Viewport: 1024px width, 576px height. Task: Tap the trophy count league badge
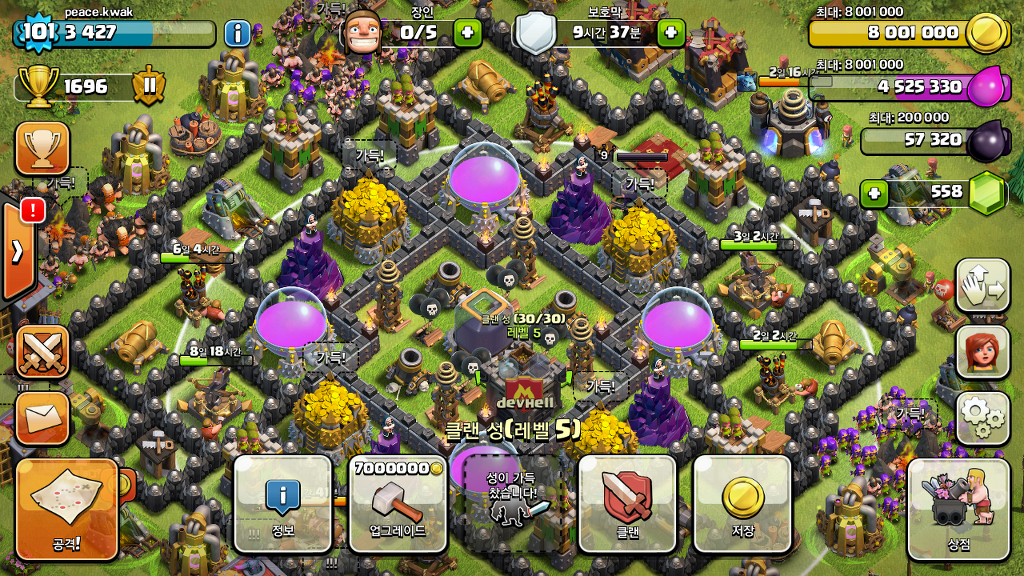tap(149, 87)
